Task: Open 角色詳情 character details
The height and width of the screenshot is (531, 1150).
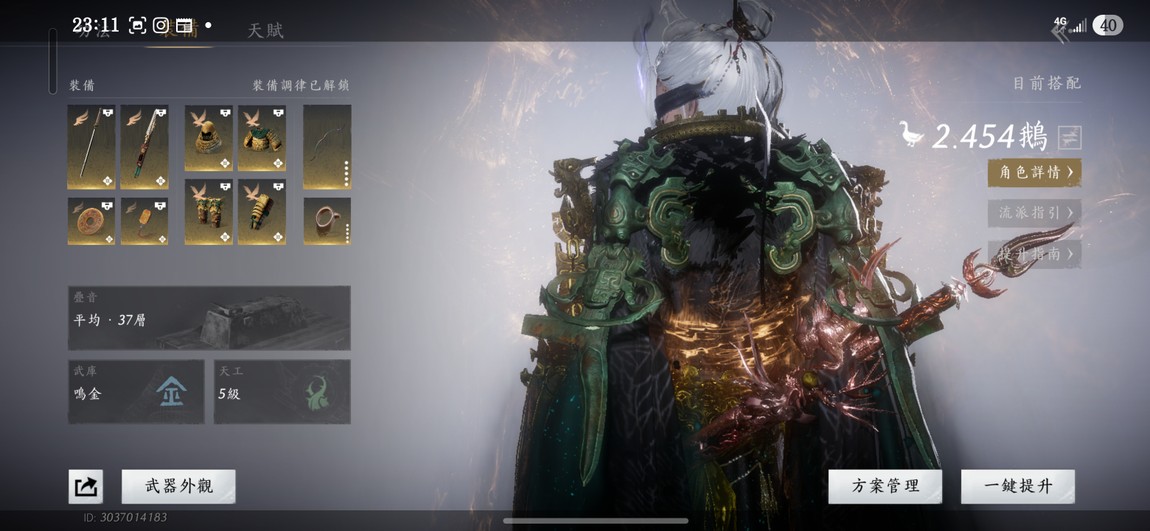Action: pos(1034,172)
